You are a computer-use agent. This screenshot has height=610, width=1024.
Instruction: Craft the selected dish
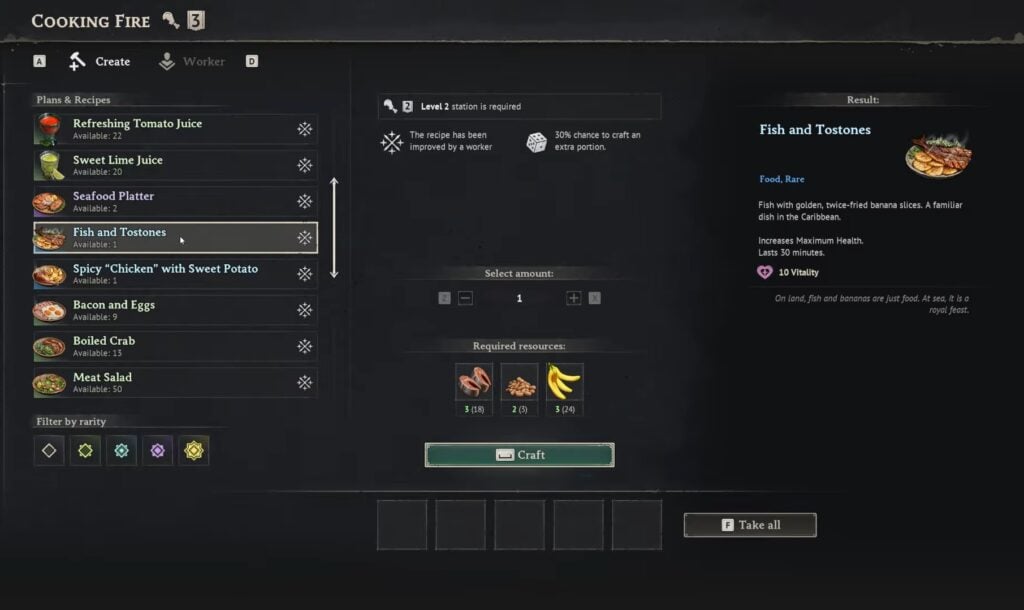coord(519,455)
